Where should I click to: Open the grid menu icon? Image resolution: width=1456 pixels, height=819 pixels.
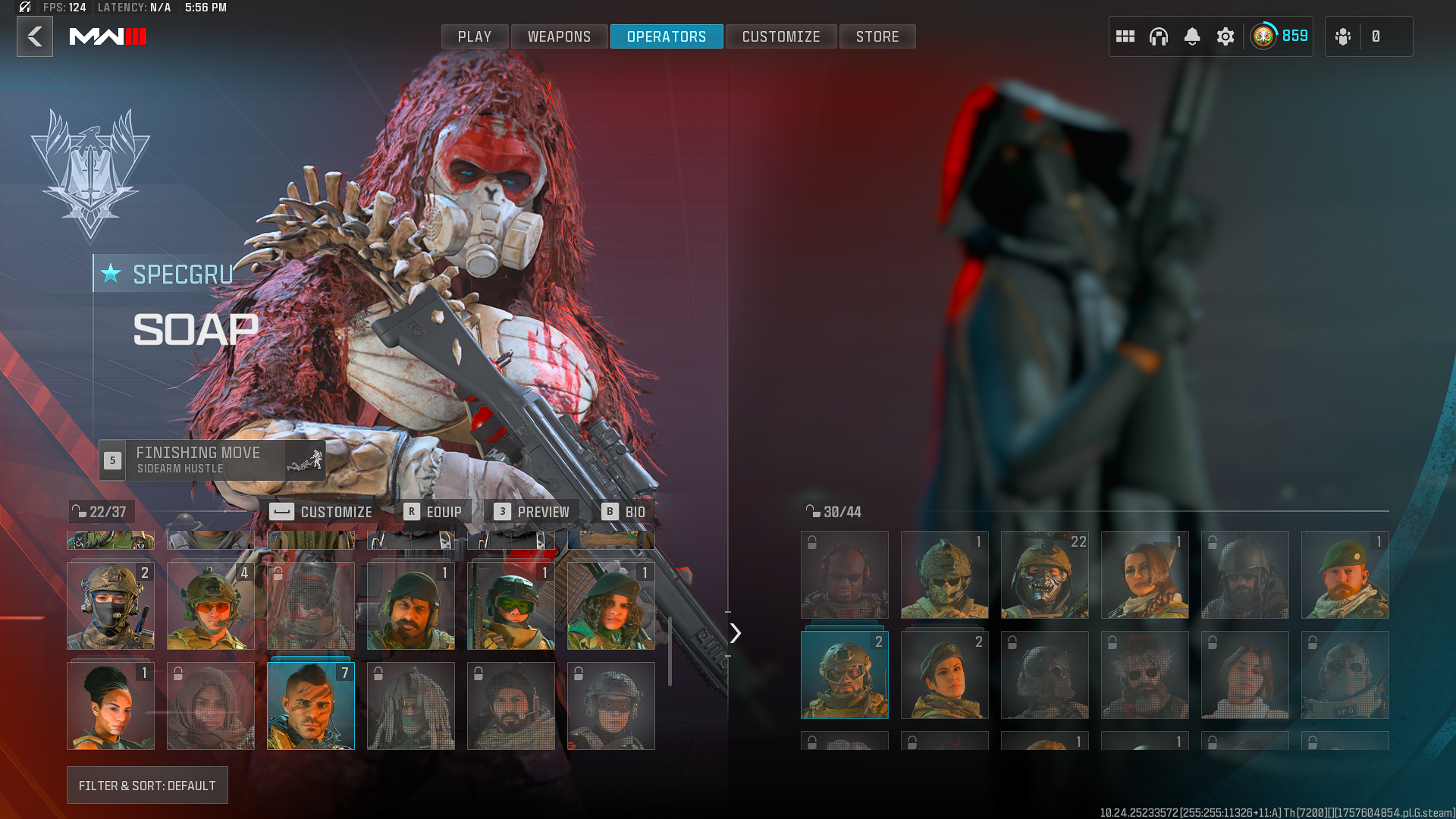coord(1125,36)
